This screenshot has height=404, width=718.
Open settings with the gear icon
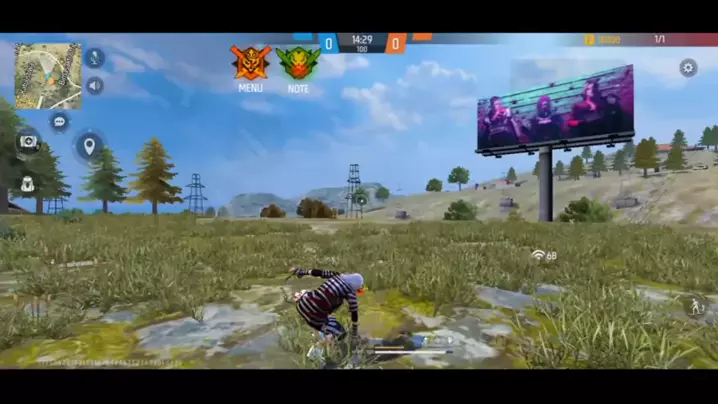[688, 68]
